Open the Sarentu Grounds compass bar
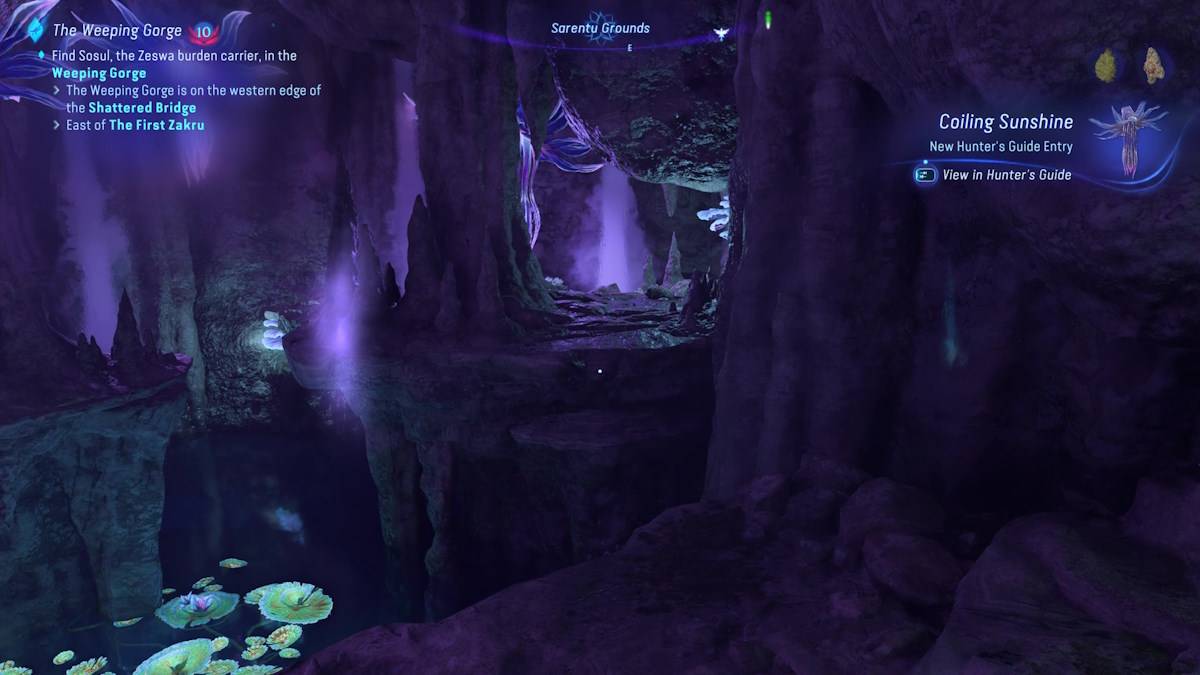The width and height of the screenshot is (1200, 675). coord(600,28)
